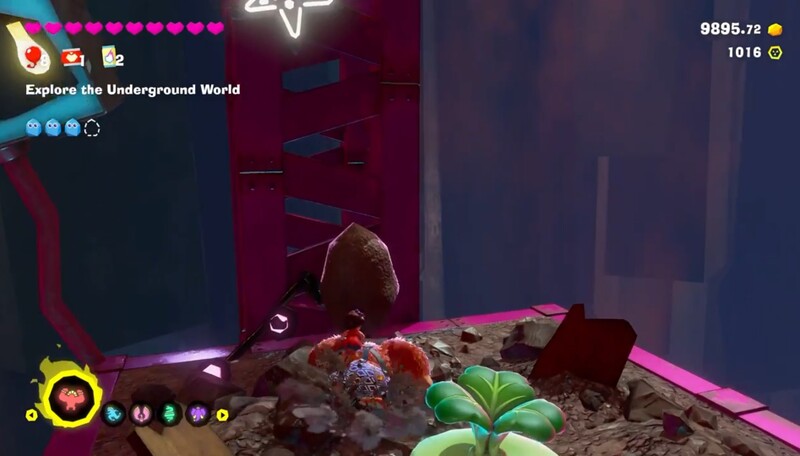Select the flame card item
Viewport: 800px width, 456px height.
[110, 58]
